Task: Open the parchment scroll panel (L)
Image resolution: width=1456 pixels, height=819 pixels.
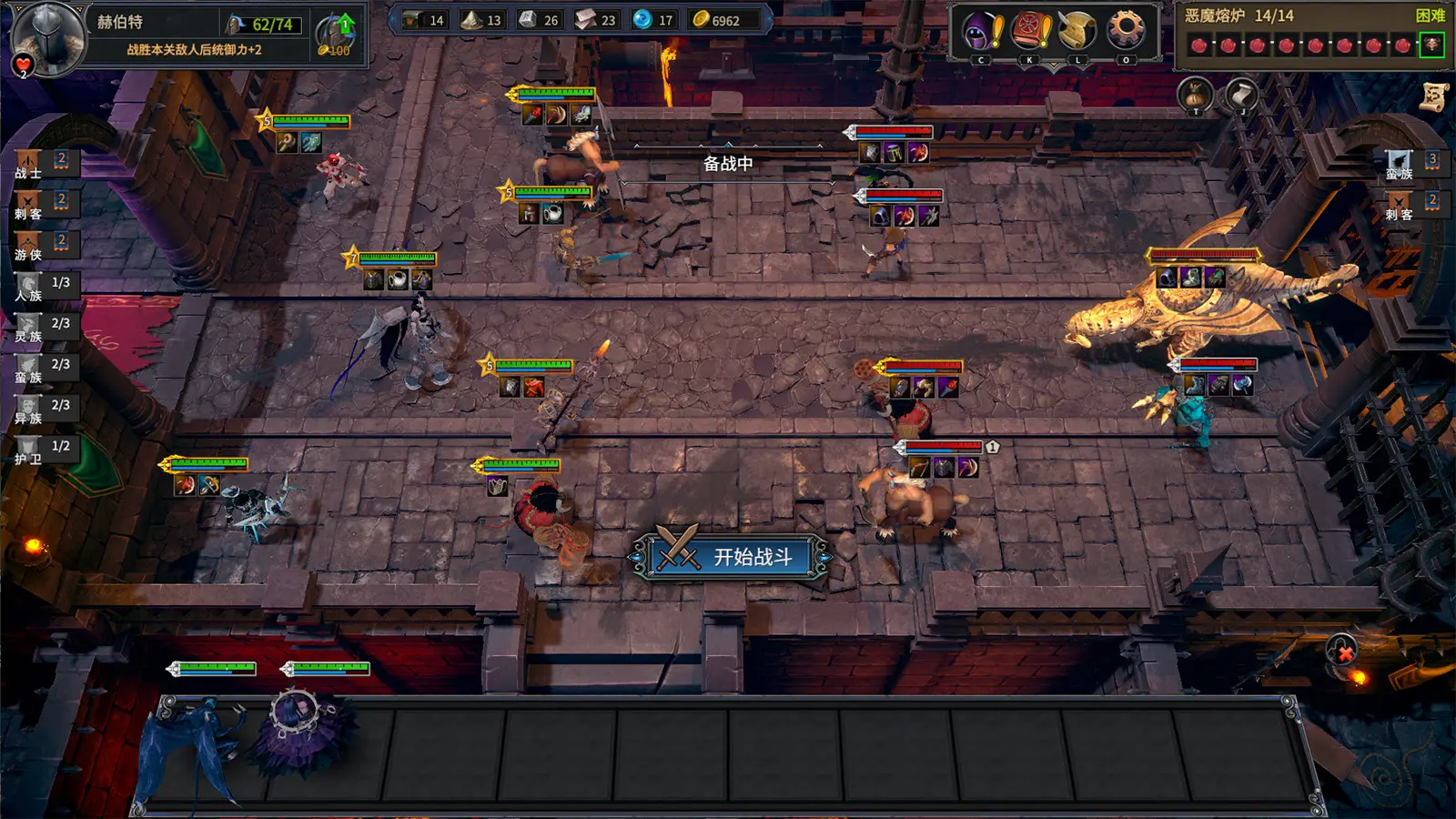Action: (1074, 29)
